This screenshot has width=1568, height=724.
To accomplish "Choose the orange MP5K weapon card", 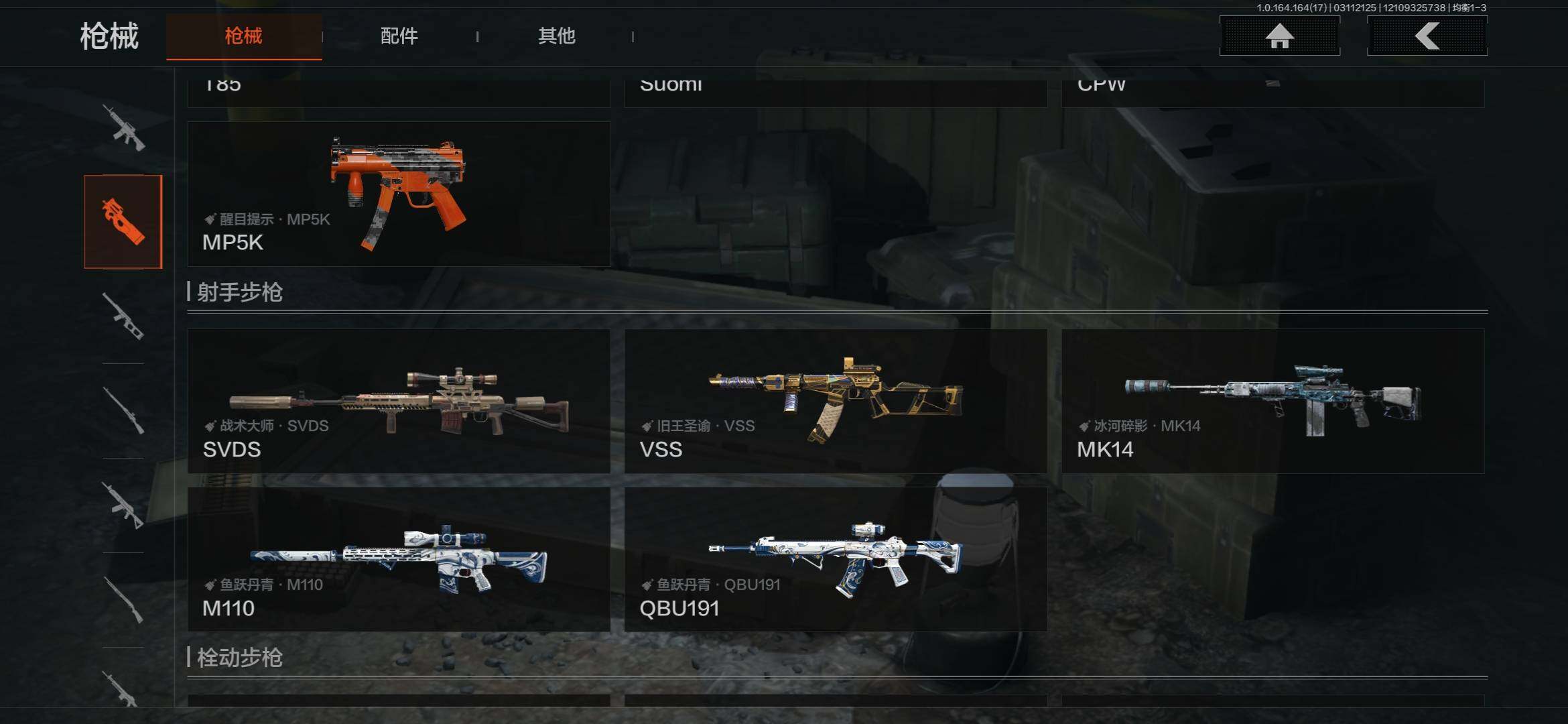I will (x=399, y=194).
